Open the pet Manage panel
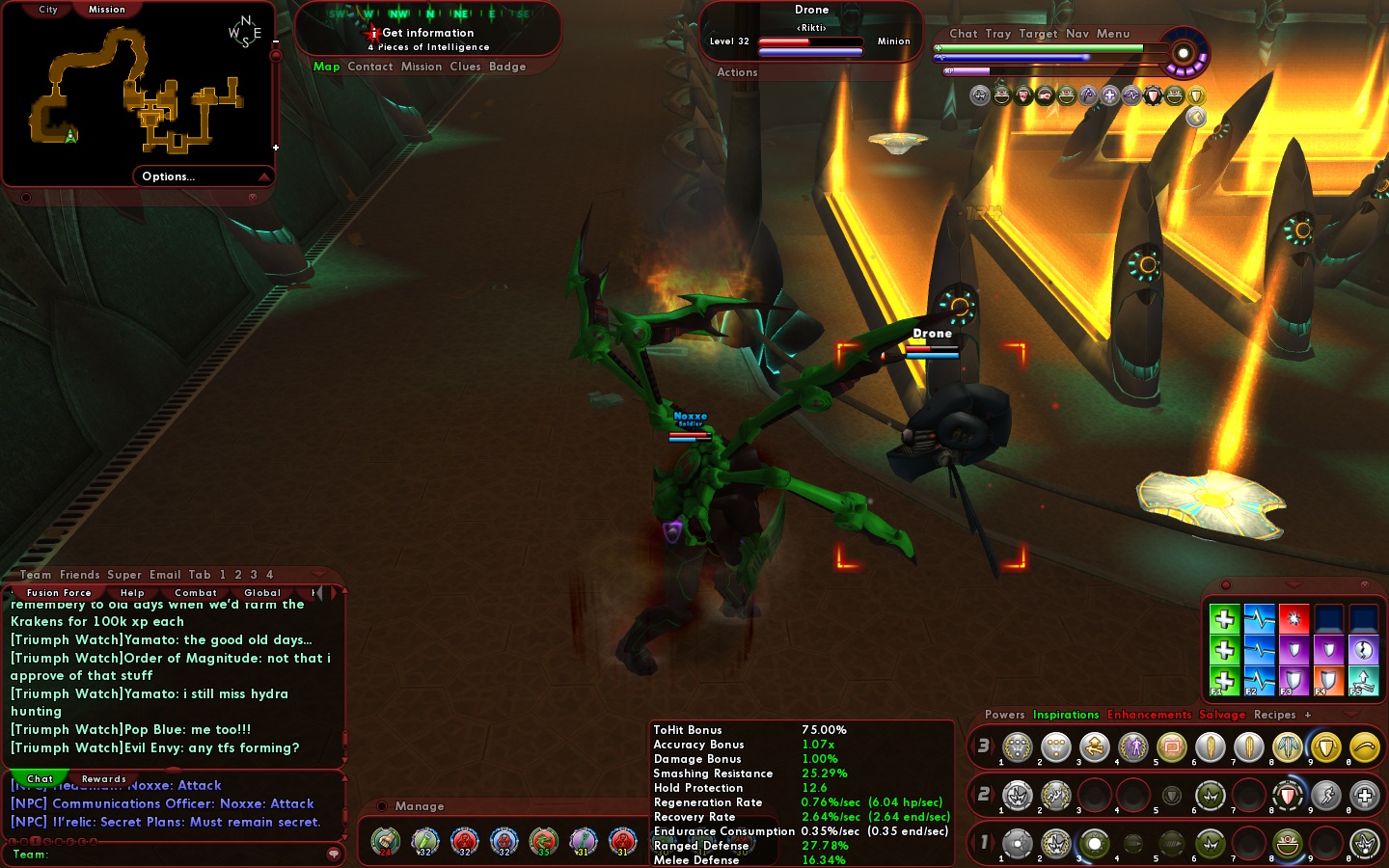The width and height of the screenshot is (1389, 868). click(419, 806)
